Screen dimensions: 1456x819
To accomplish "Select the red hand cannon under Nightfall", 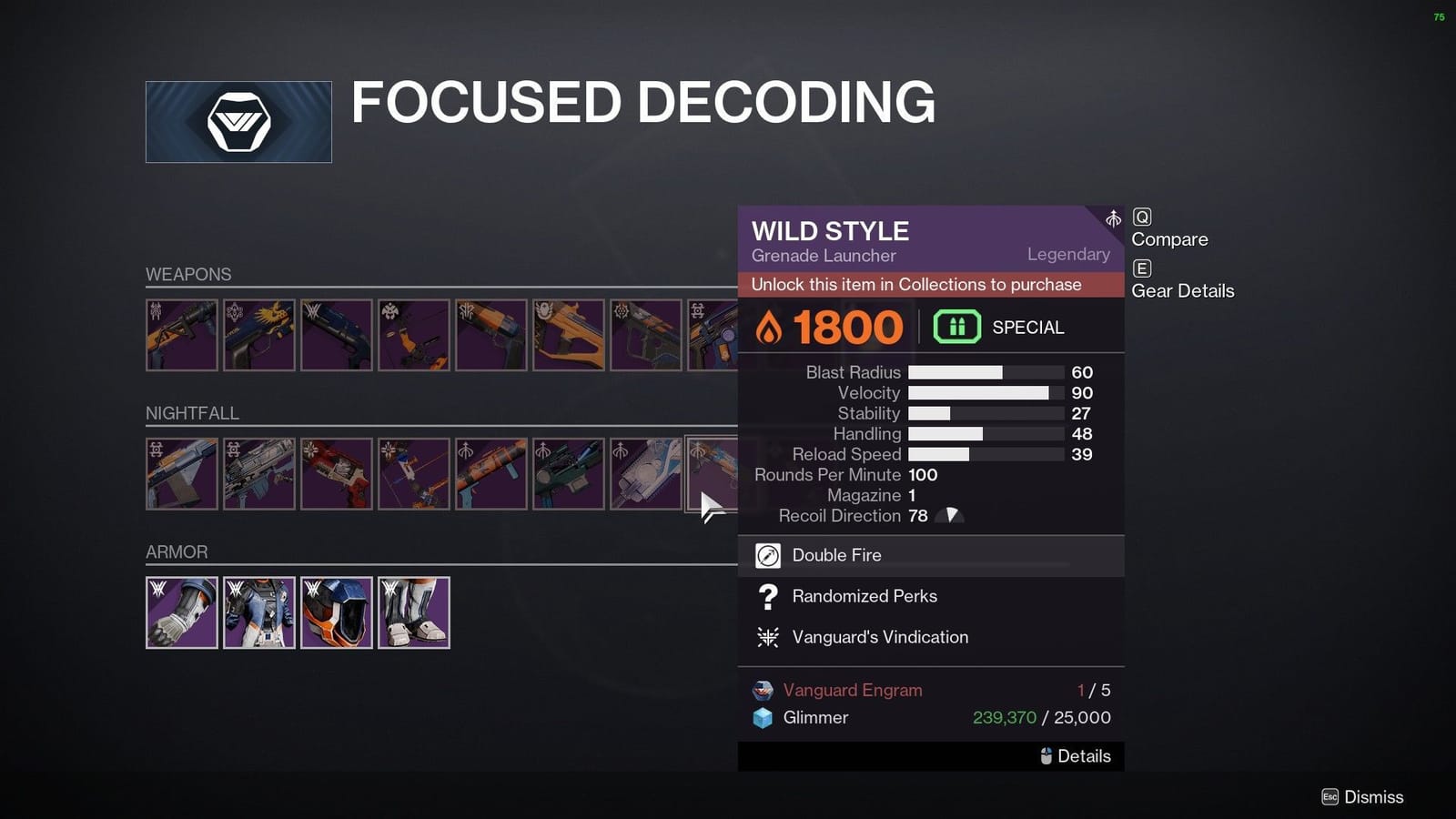I will 337,473.
